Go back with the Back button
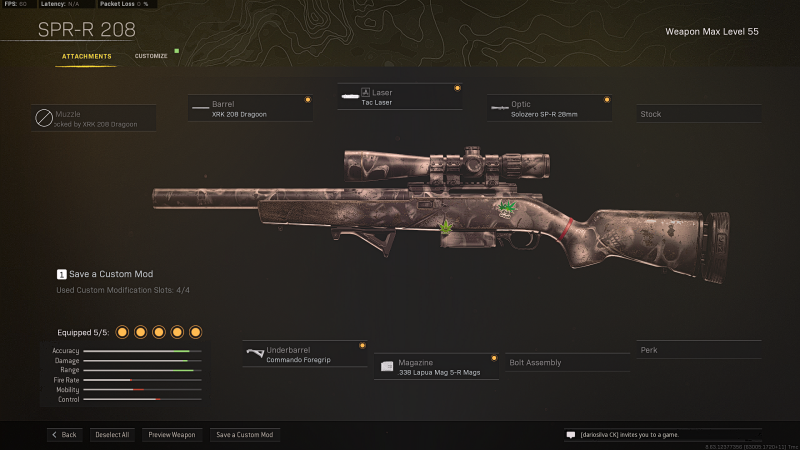800x450 pixels. click(64, 435)
